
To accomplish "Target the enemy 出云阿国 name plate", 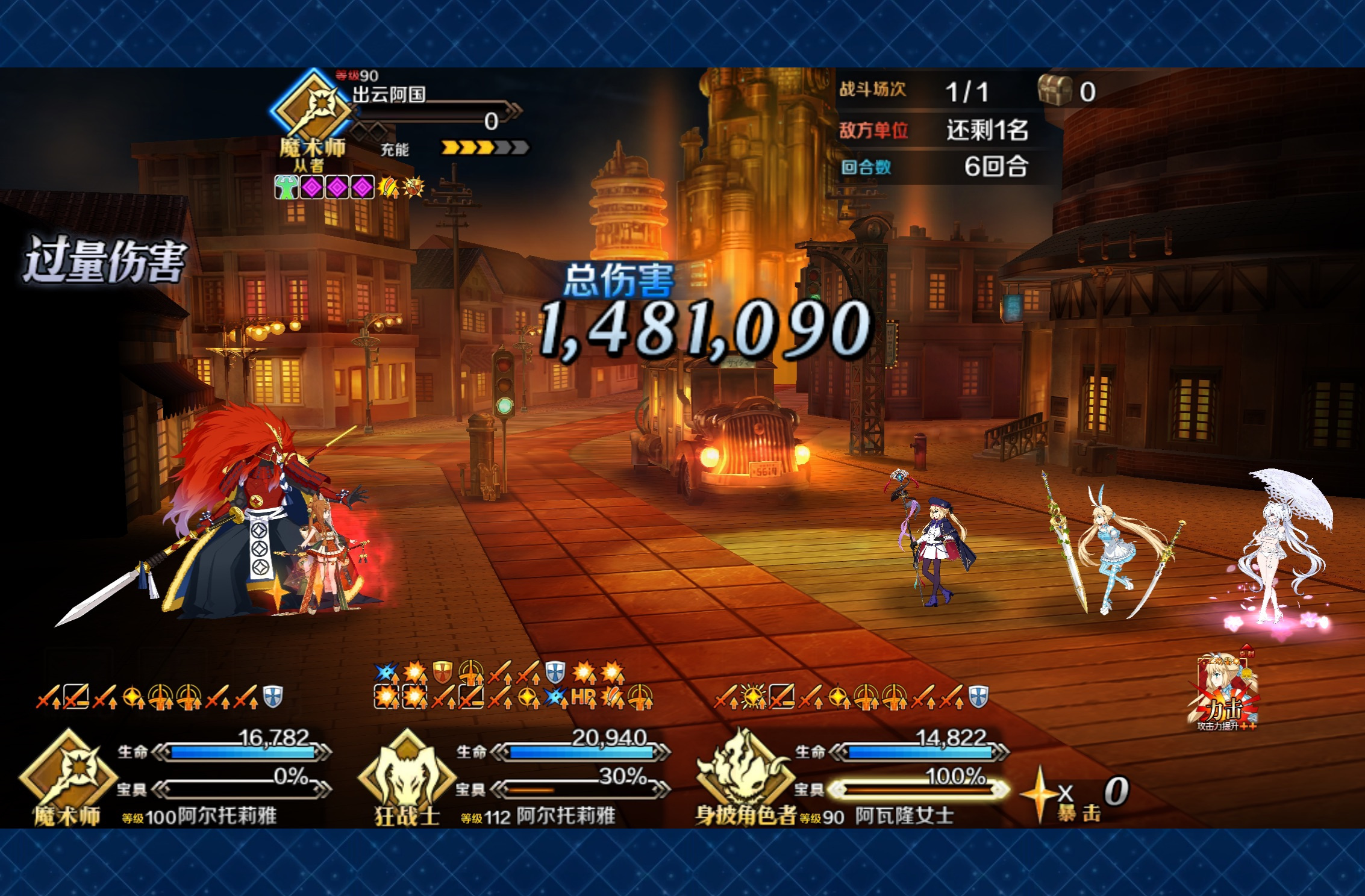I will 389,95.
